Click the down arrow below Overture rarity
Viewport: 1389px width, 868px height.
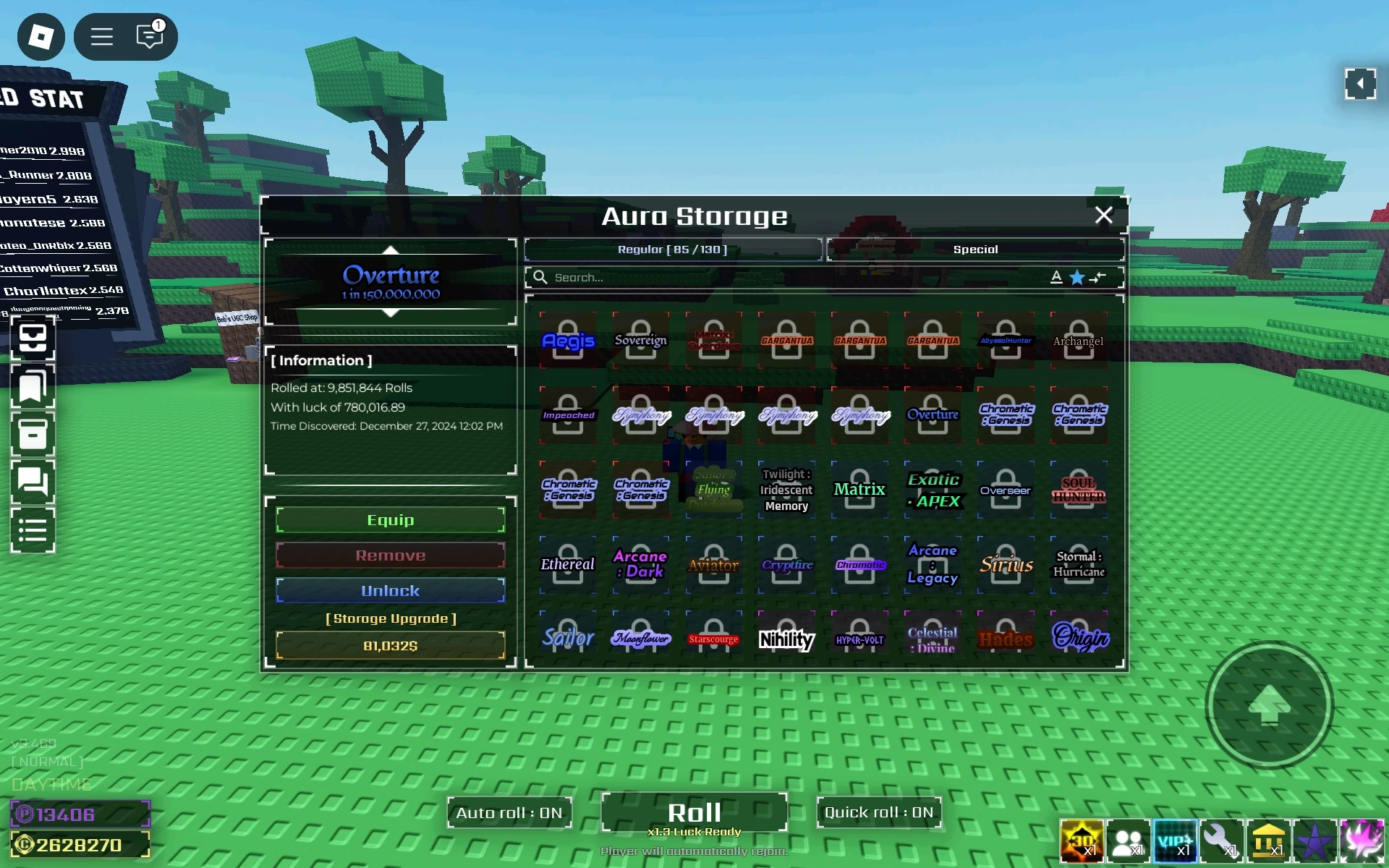pos(391,313)
